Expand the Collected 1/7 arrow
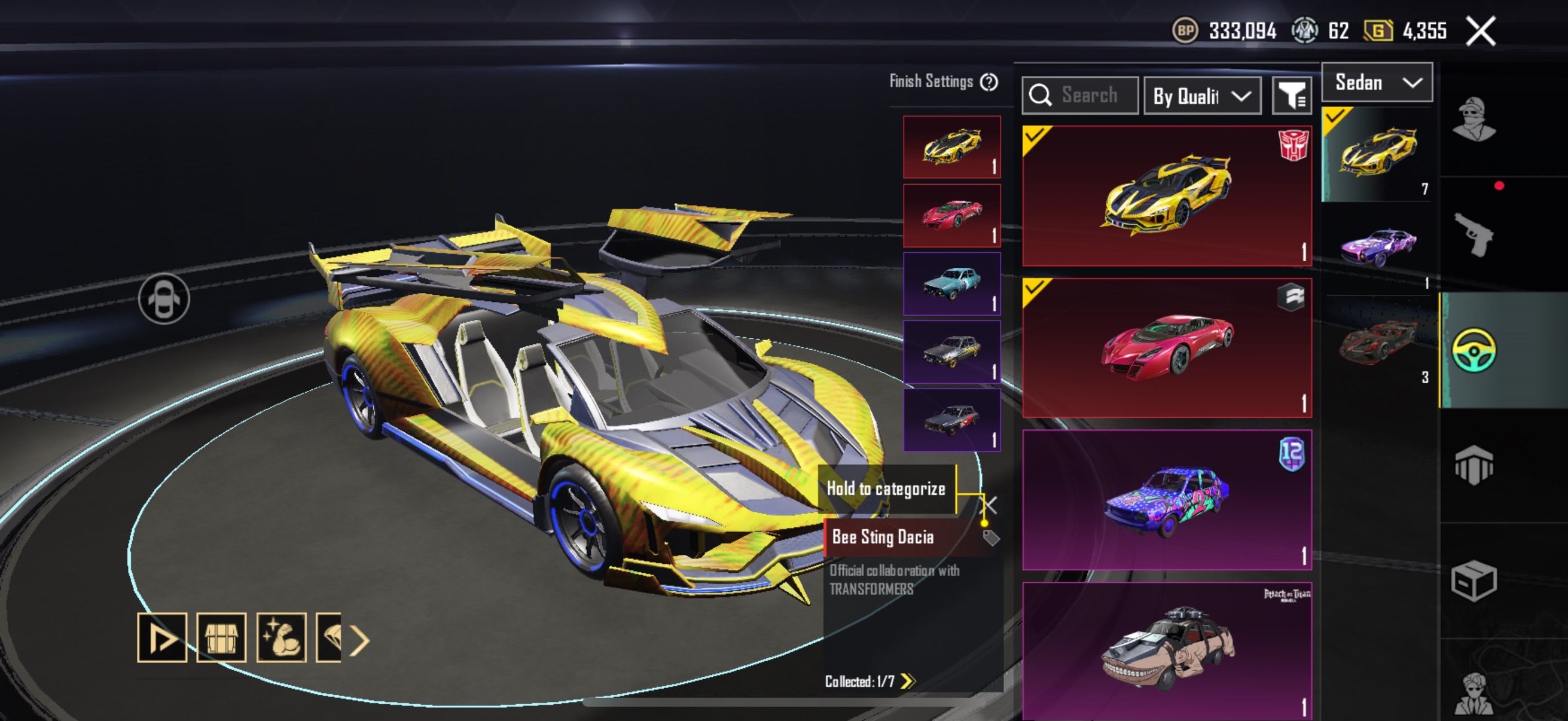Viewport: 1568px width, 721px height. pos(908,681)
